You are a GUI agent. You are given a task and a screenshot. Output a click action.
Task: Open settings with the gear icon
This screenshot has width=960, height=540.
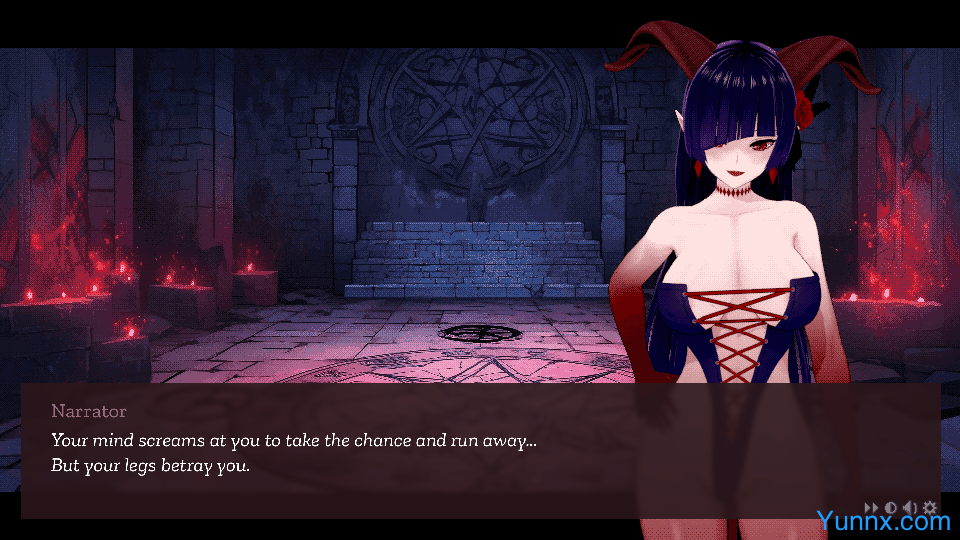(x=929, y=508)
